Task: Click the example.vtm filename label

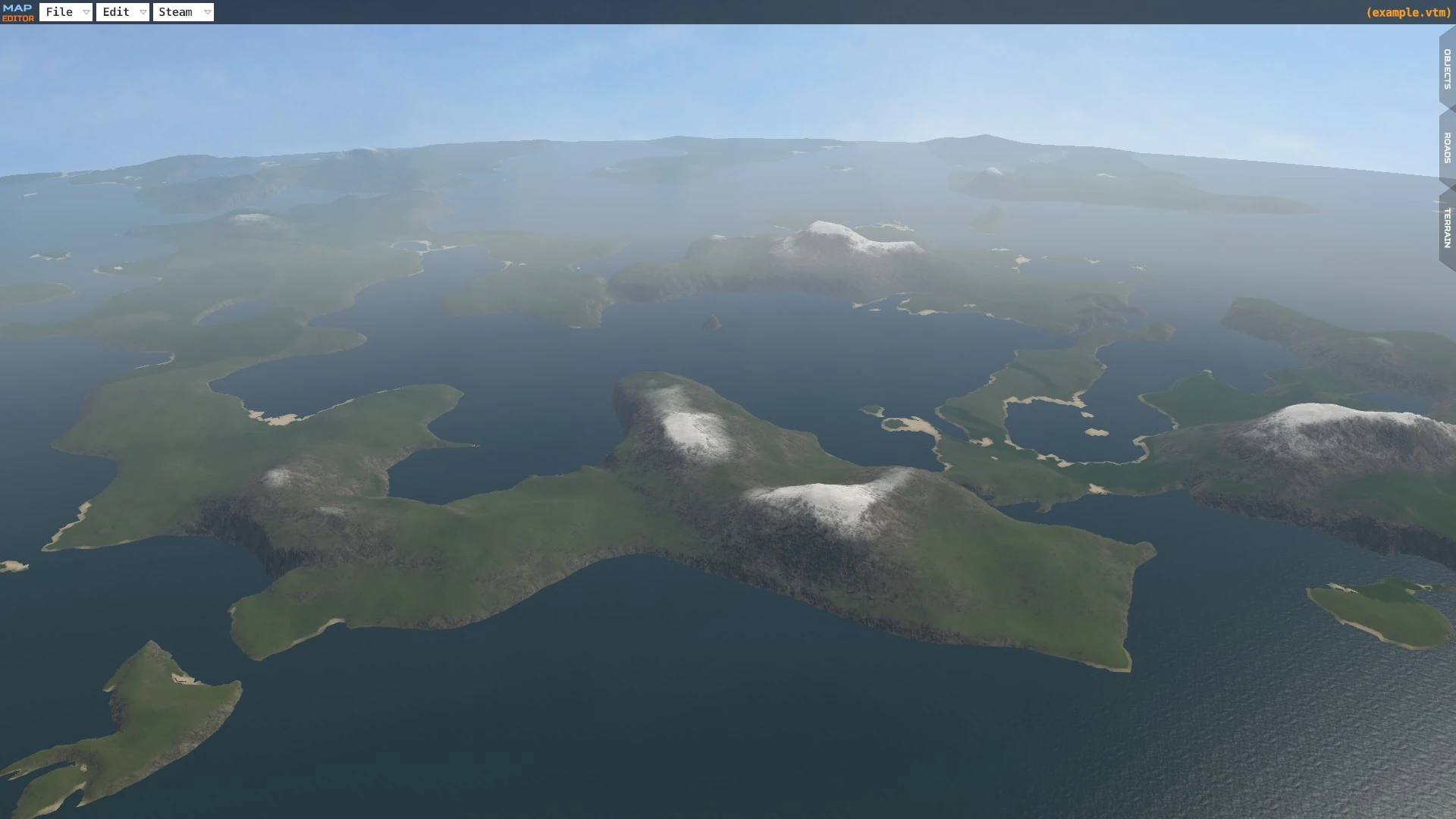Action: [x=1408, y=11]
